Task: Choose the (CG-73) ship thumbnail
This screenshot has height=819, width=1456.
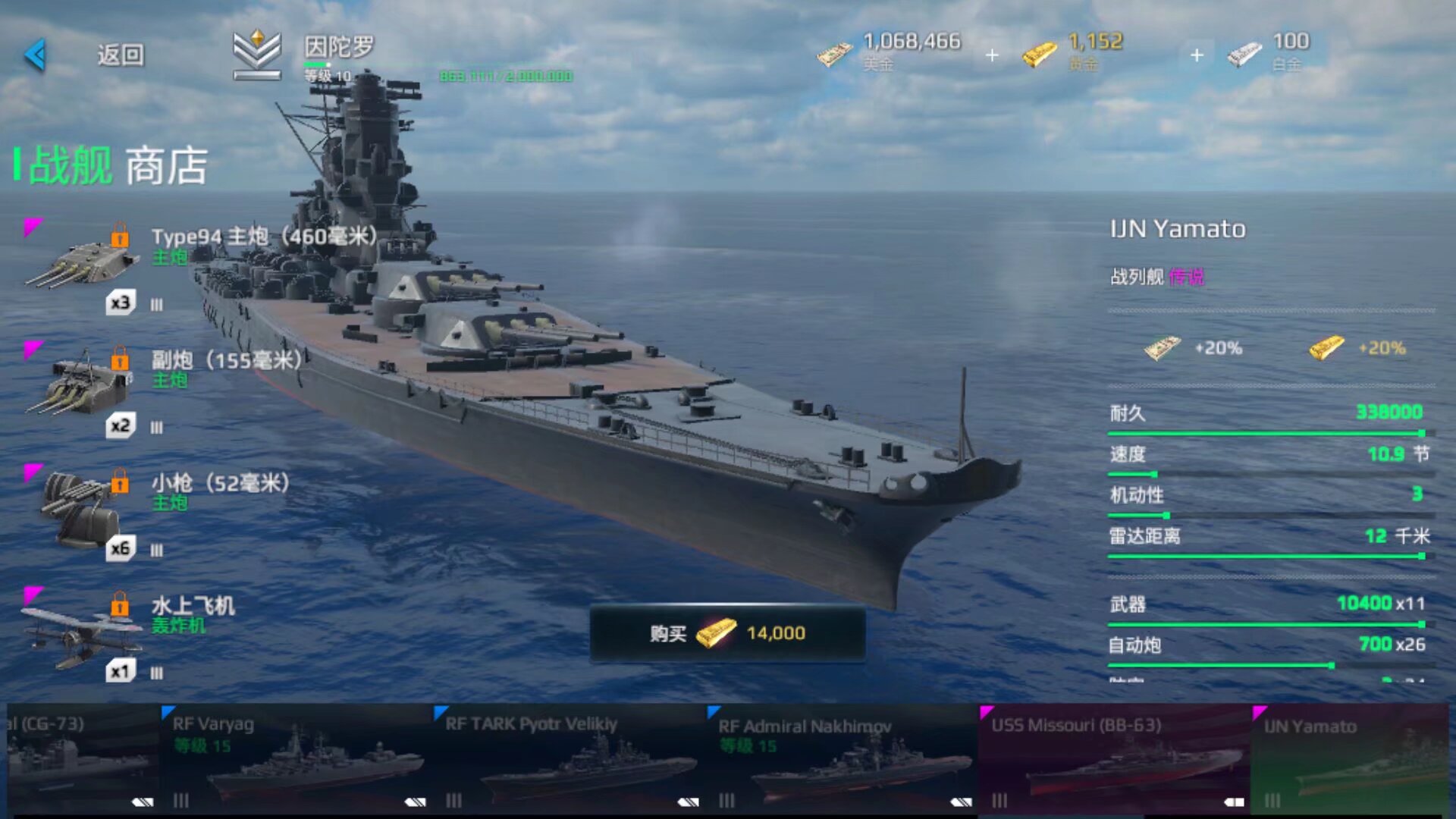Action: click(80, 758)
